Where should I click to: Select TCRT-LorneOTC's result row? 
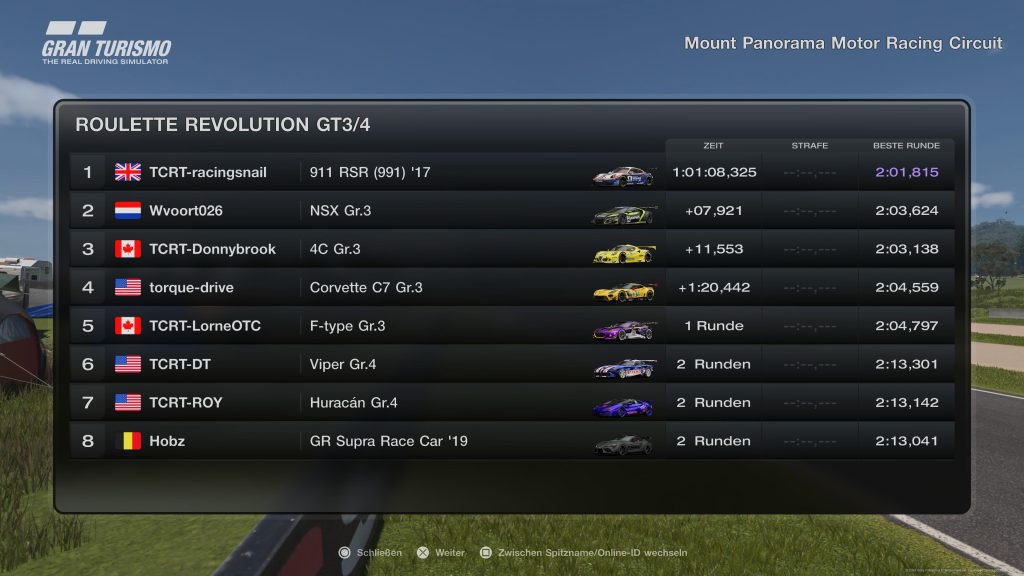(510, 326)
